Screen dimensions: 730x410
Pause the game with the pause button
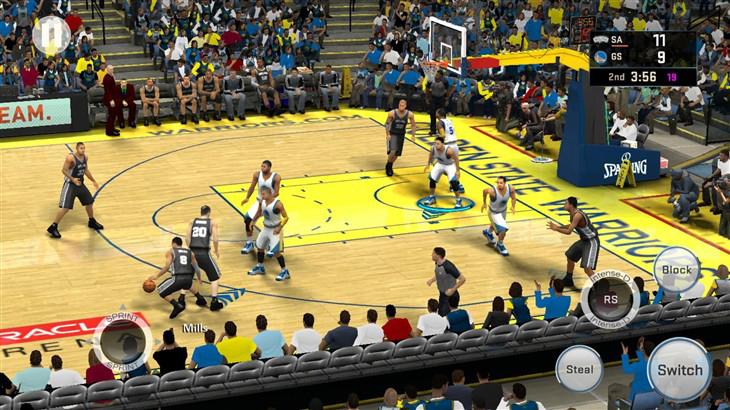pos(50,35)
